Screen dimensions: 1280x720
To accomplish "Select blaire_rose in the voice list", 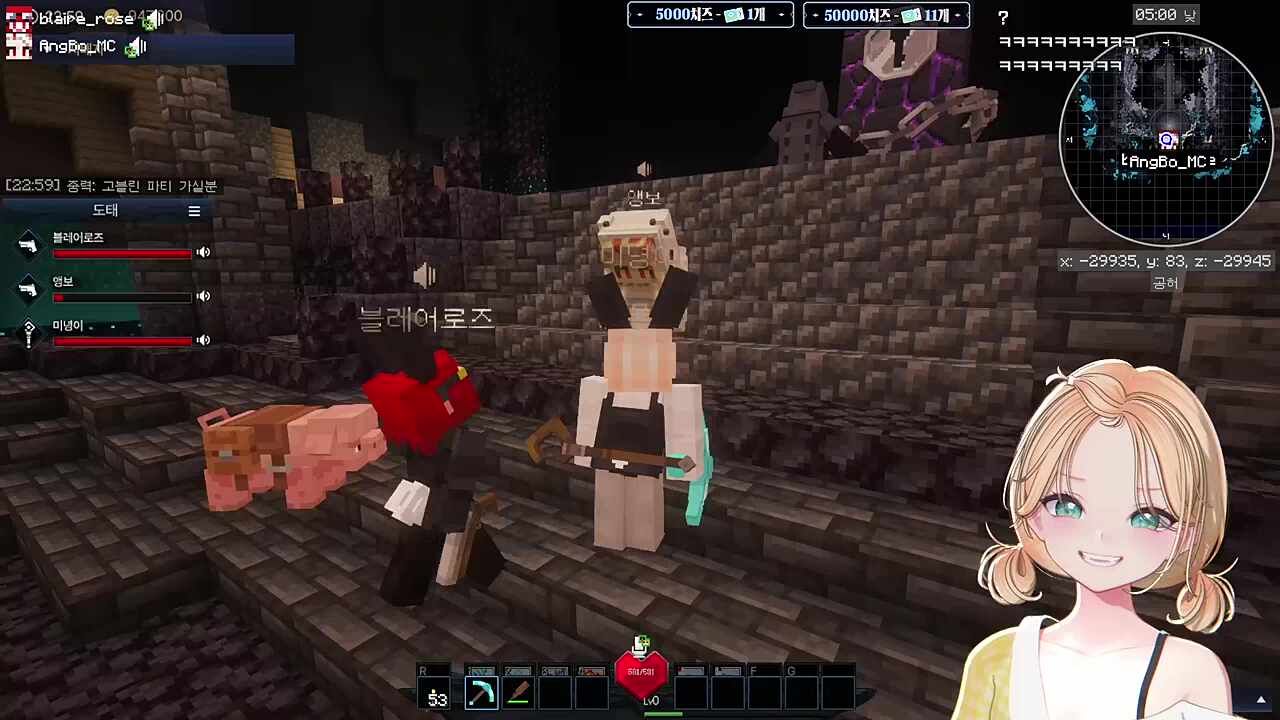I will [x=84, y=18].
